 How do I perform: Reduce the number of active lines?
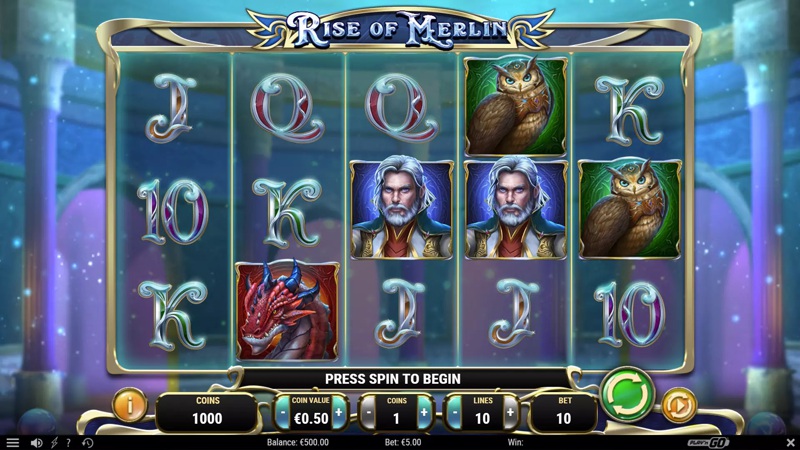(453, 412)
